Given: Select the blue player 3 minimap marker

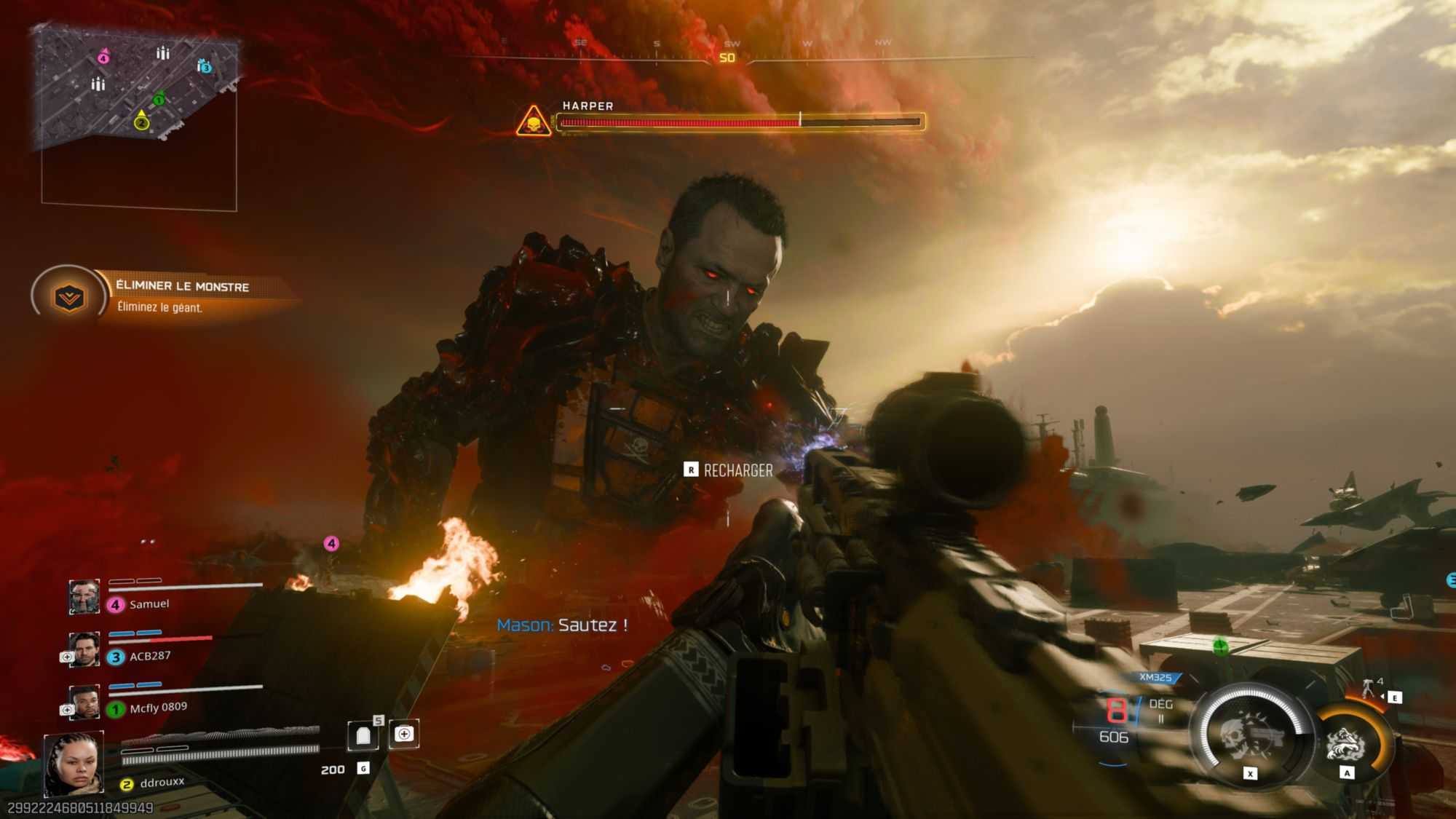Looking at the screenshot, I should (x=205, y=67).
